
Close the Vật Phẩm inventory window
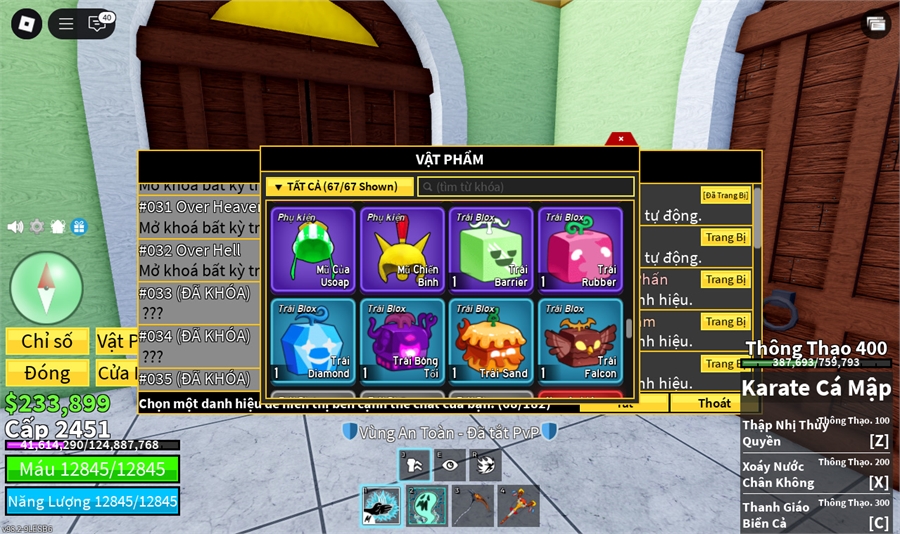pyautogui.click(x=620, y=139)
